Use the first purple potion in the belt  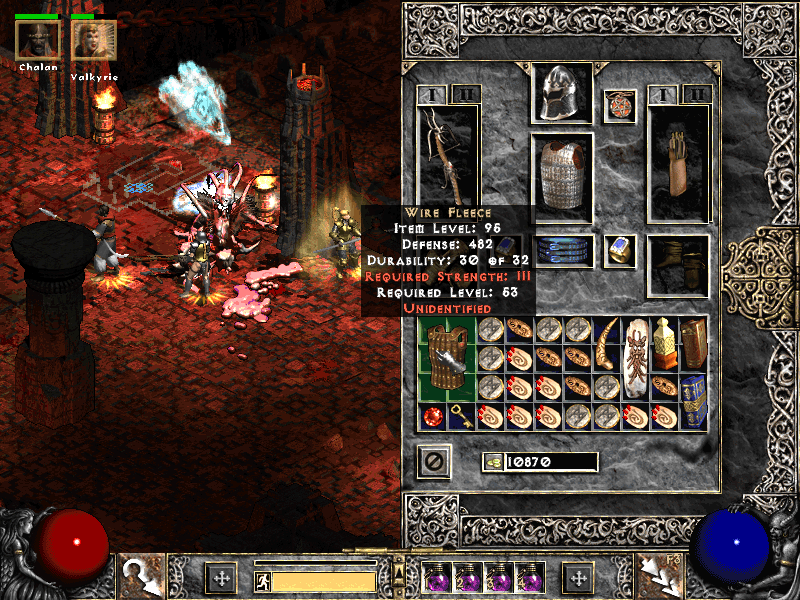pos(436,578)
